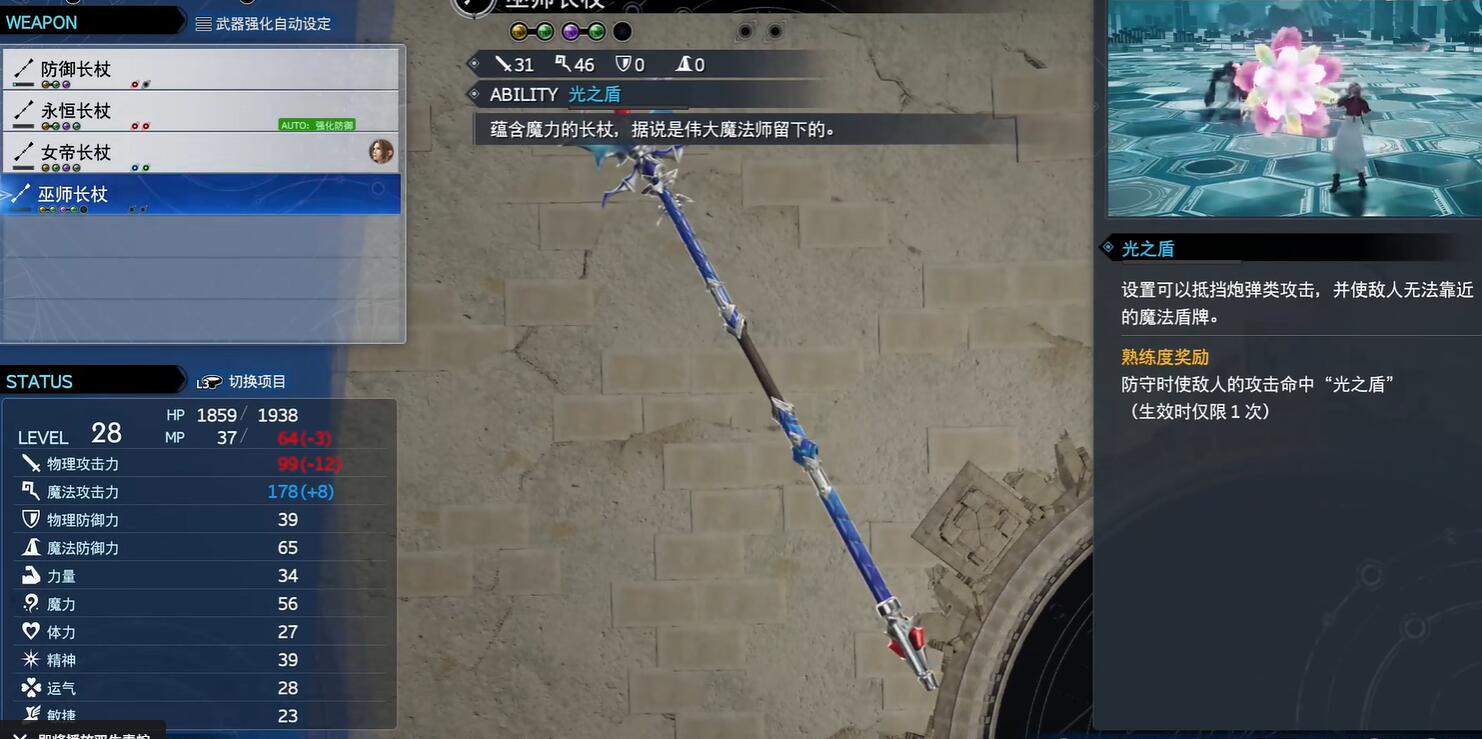Switch to the WEAPON tab
The width and height of the screenshot is (1482, 739).
(x=40, y=21)
